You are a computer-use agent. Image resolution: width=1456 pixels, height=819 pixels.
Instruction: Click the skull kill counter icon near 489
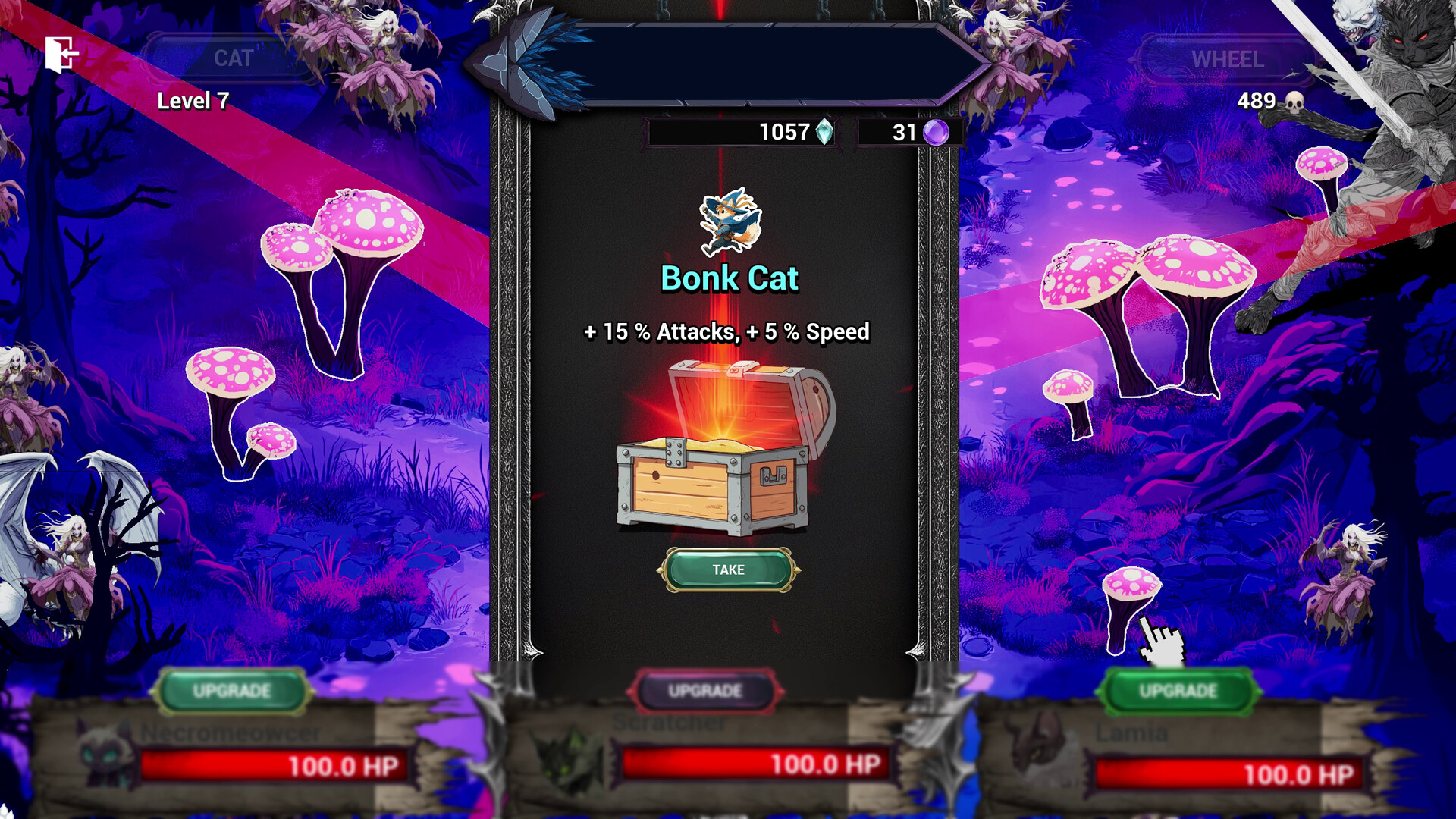(1294, 100)
